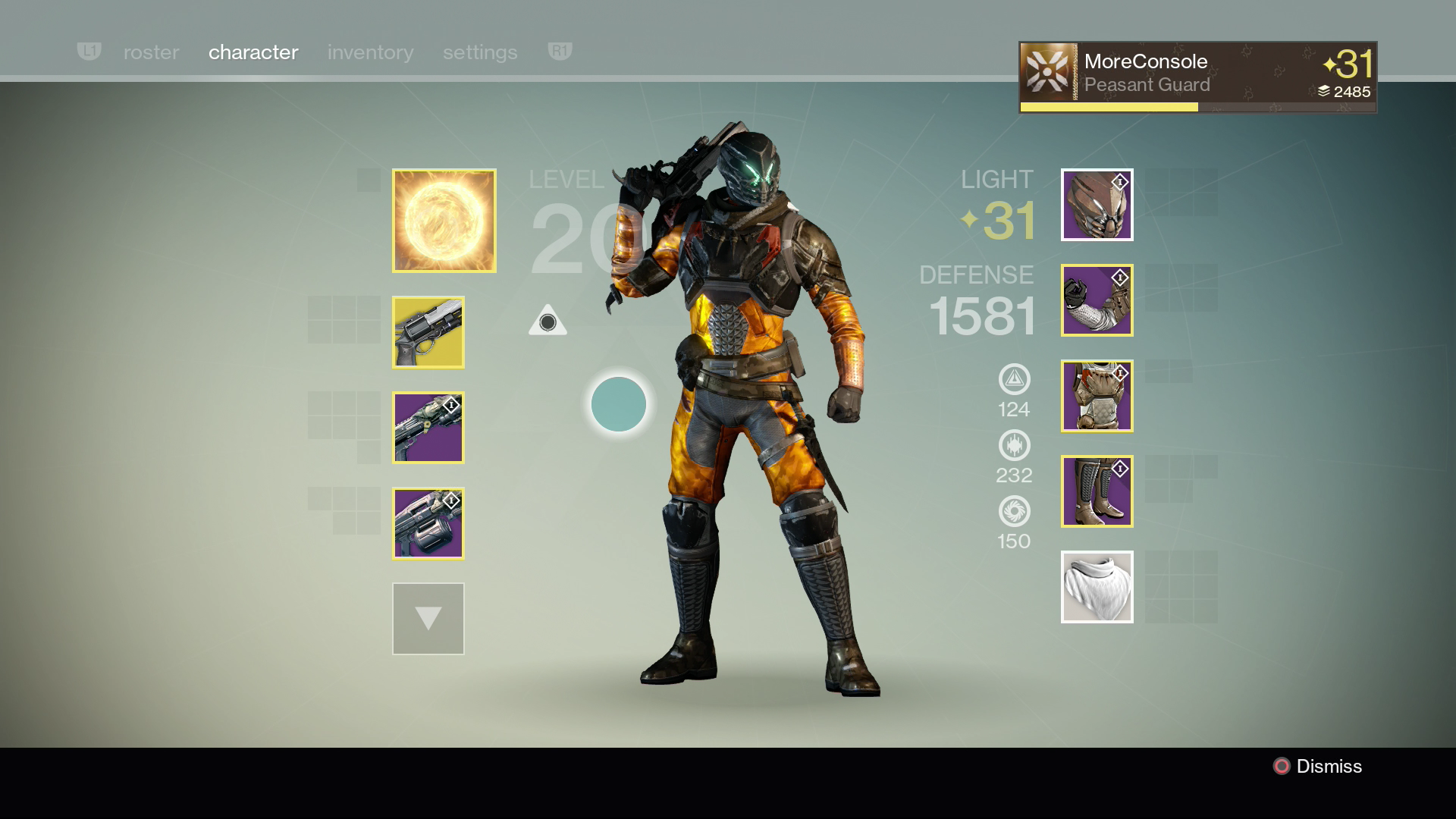Select the equipped helmet

click(1097, 205)
